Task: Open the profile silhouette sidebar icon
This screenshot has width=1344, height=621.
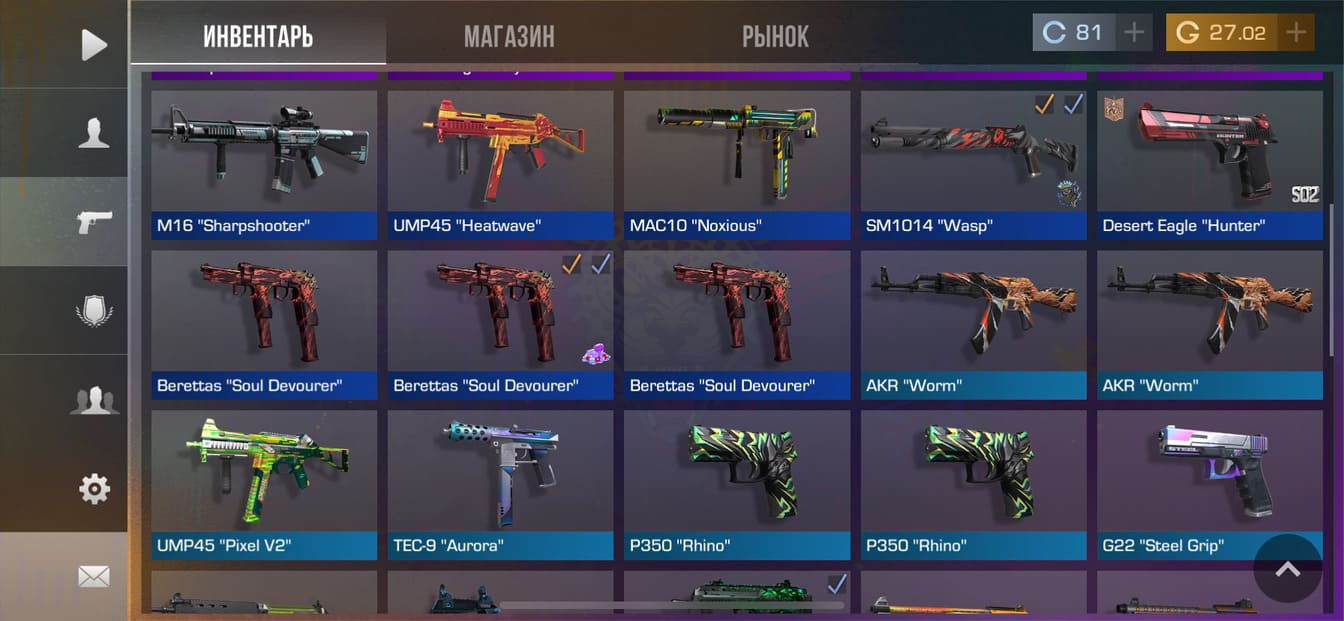Action: point(93,132)
